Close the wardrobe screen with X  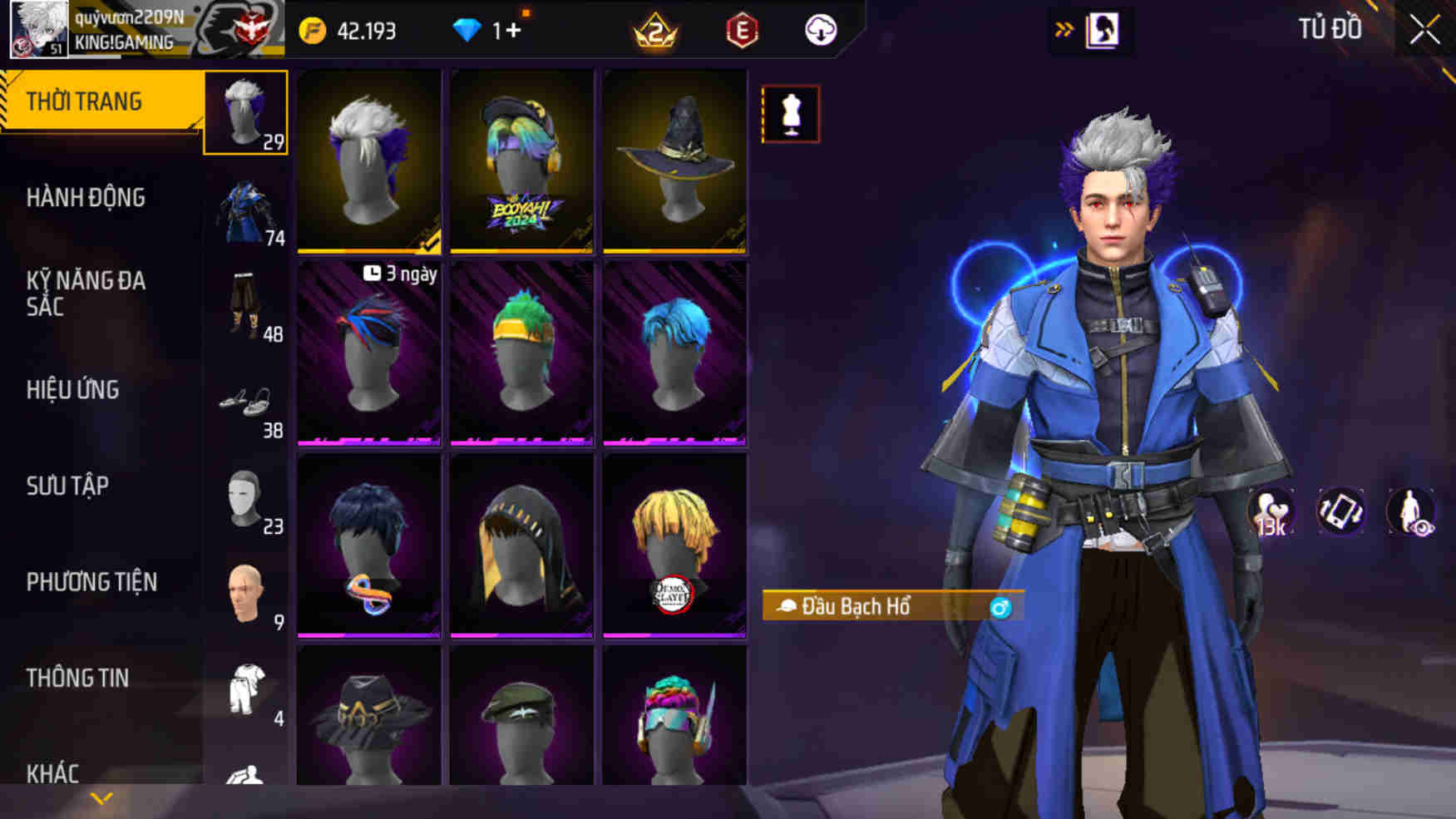pyautogui.click(x=1424, y=31)
